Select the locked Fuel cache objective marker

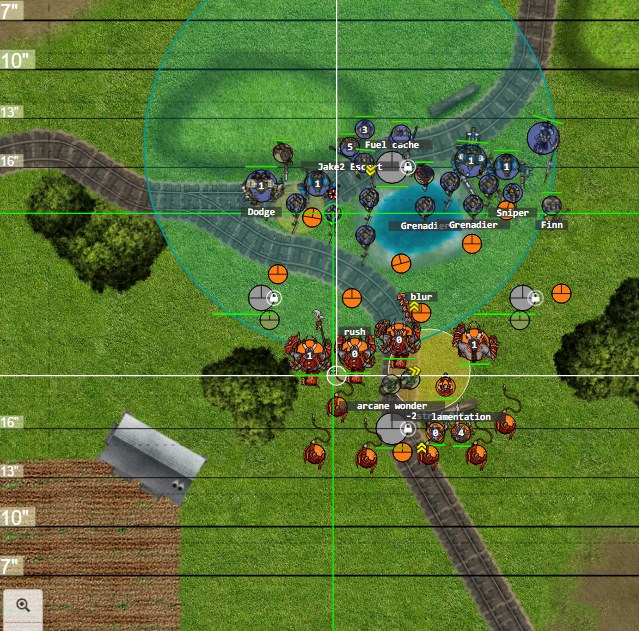pyautogui.click(x=393, y=167)
